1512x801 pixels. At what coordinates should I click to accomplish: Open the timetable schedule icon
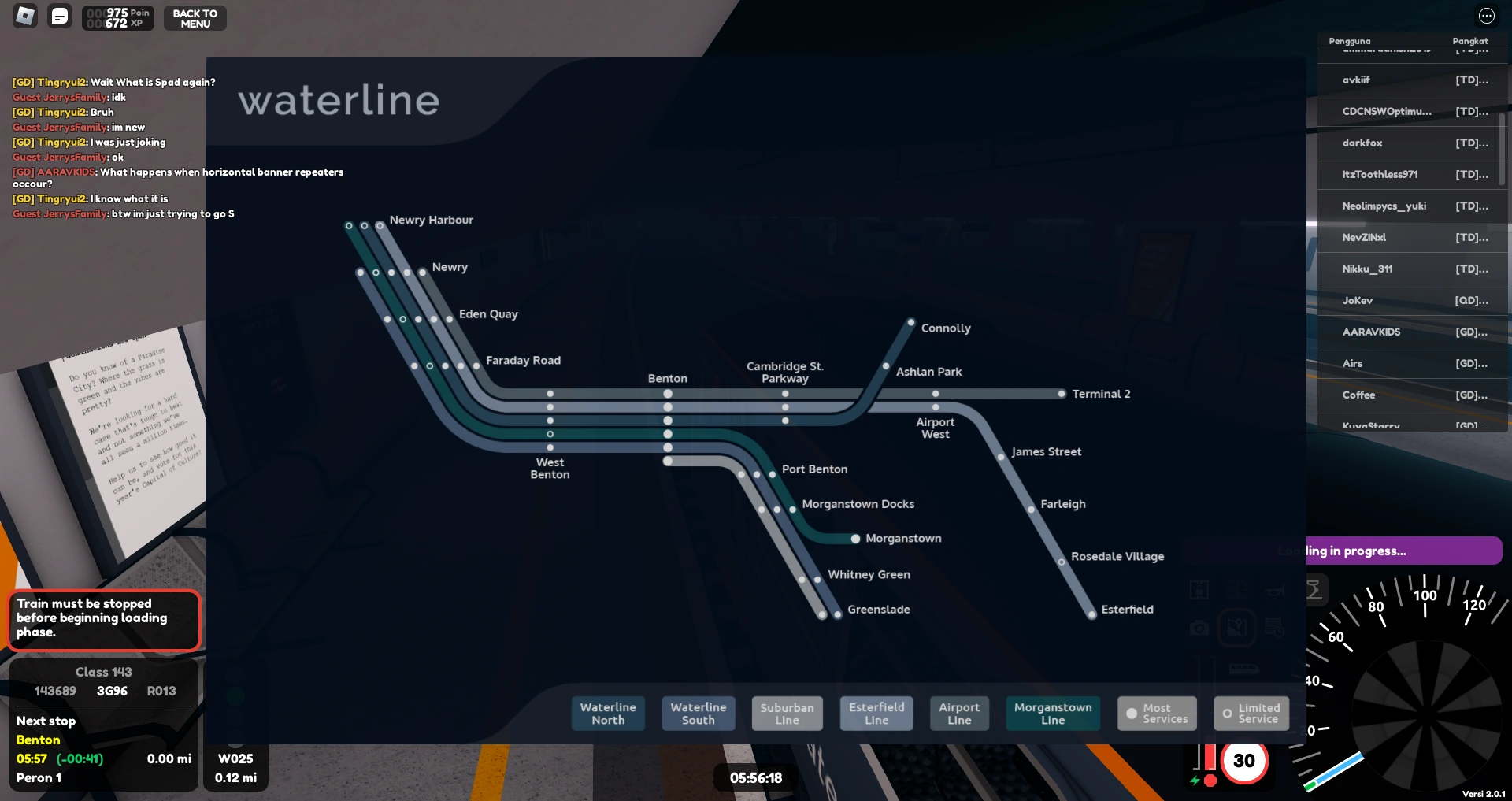(1274, 629)
